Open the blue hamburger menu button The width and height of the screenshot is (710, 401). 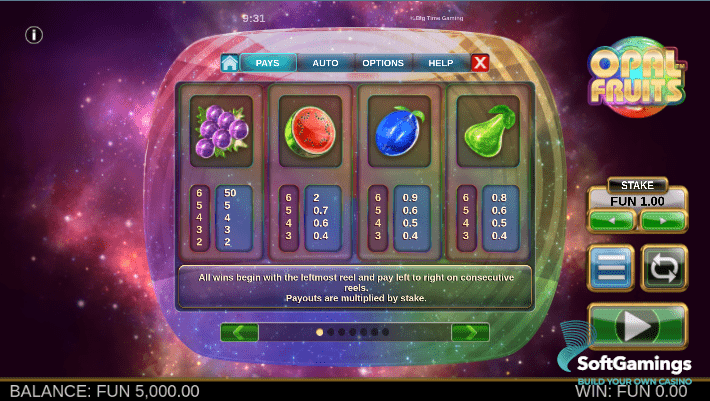612,269
